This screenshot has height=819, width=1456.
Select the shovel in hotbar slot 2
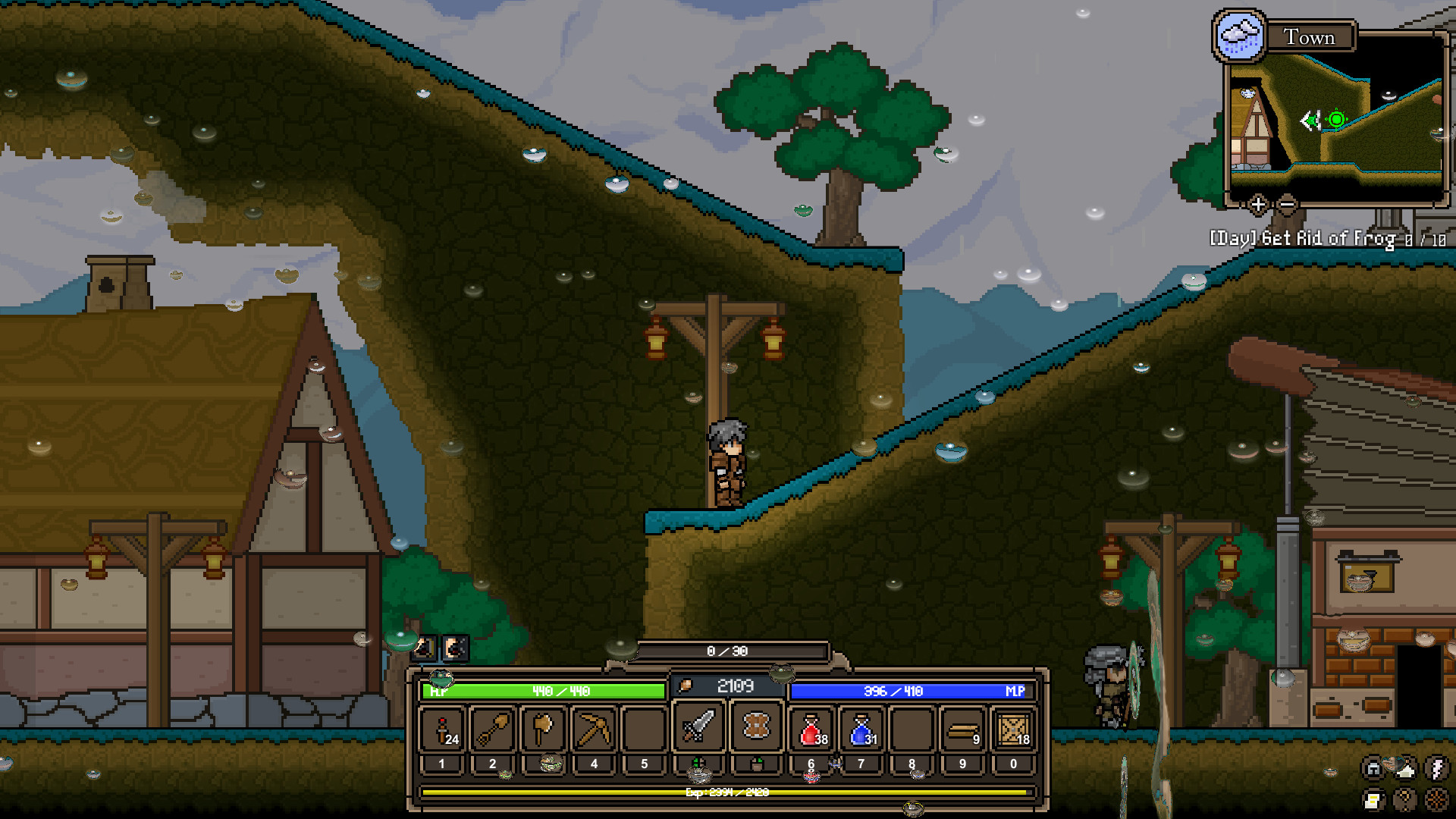point(492,729)
